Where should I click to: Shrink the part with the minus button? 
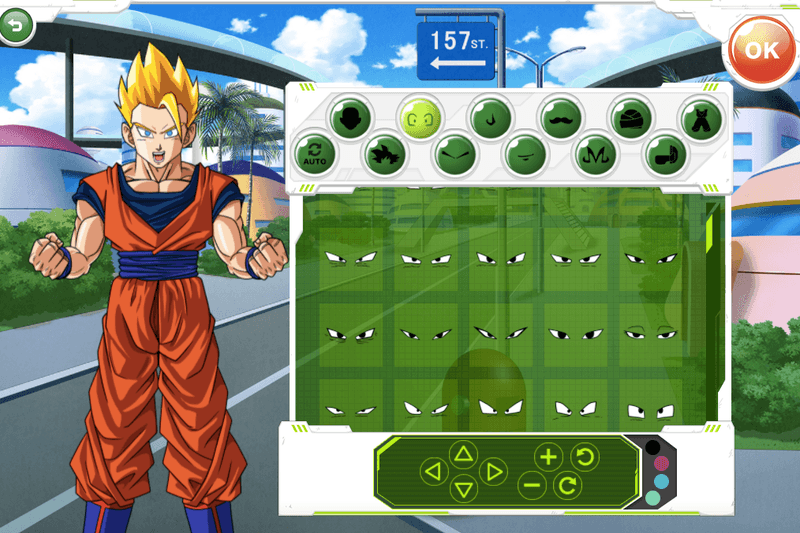(533, 486)
